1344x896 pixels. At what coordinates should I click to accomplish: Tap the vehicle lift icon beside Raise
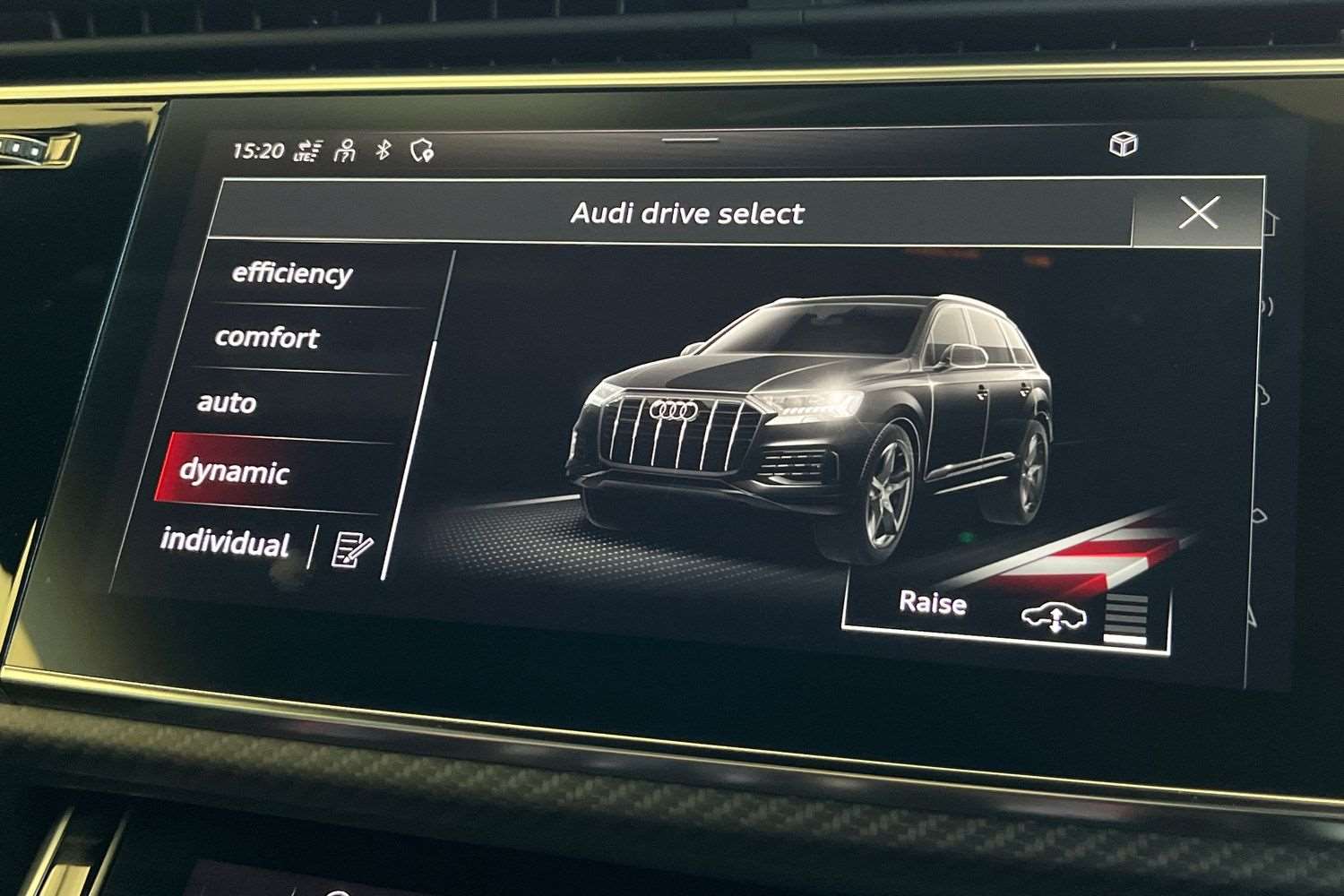1053,616
